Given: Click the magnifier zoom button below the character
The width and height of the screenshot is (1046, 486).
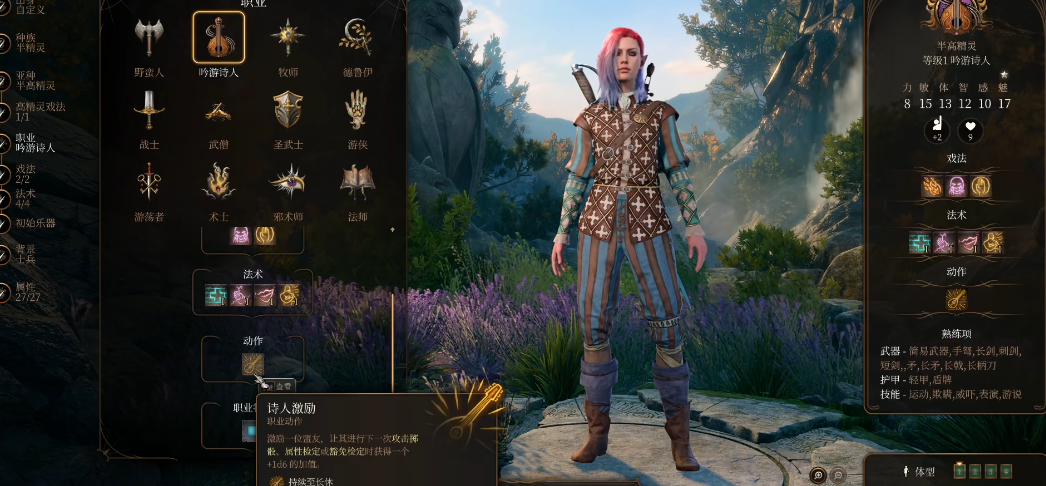Looking at the screenshot, I should (x=818, y=474).
